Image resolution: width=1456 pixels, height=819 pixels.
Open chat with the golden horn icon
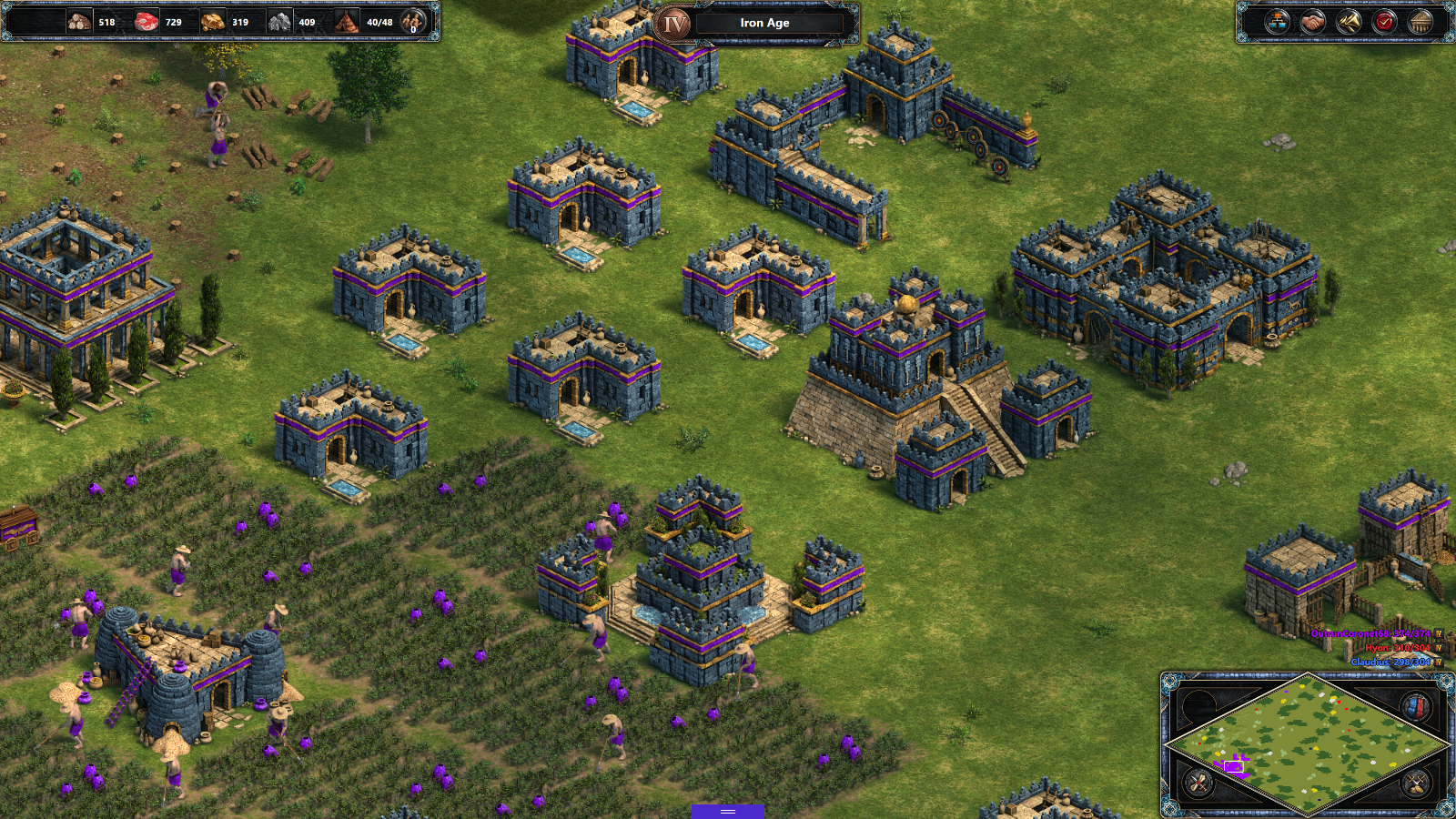pyautogui.click(x=1349, y=22)
